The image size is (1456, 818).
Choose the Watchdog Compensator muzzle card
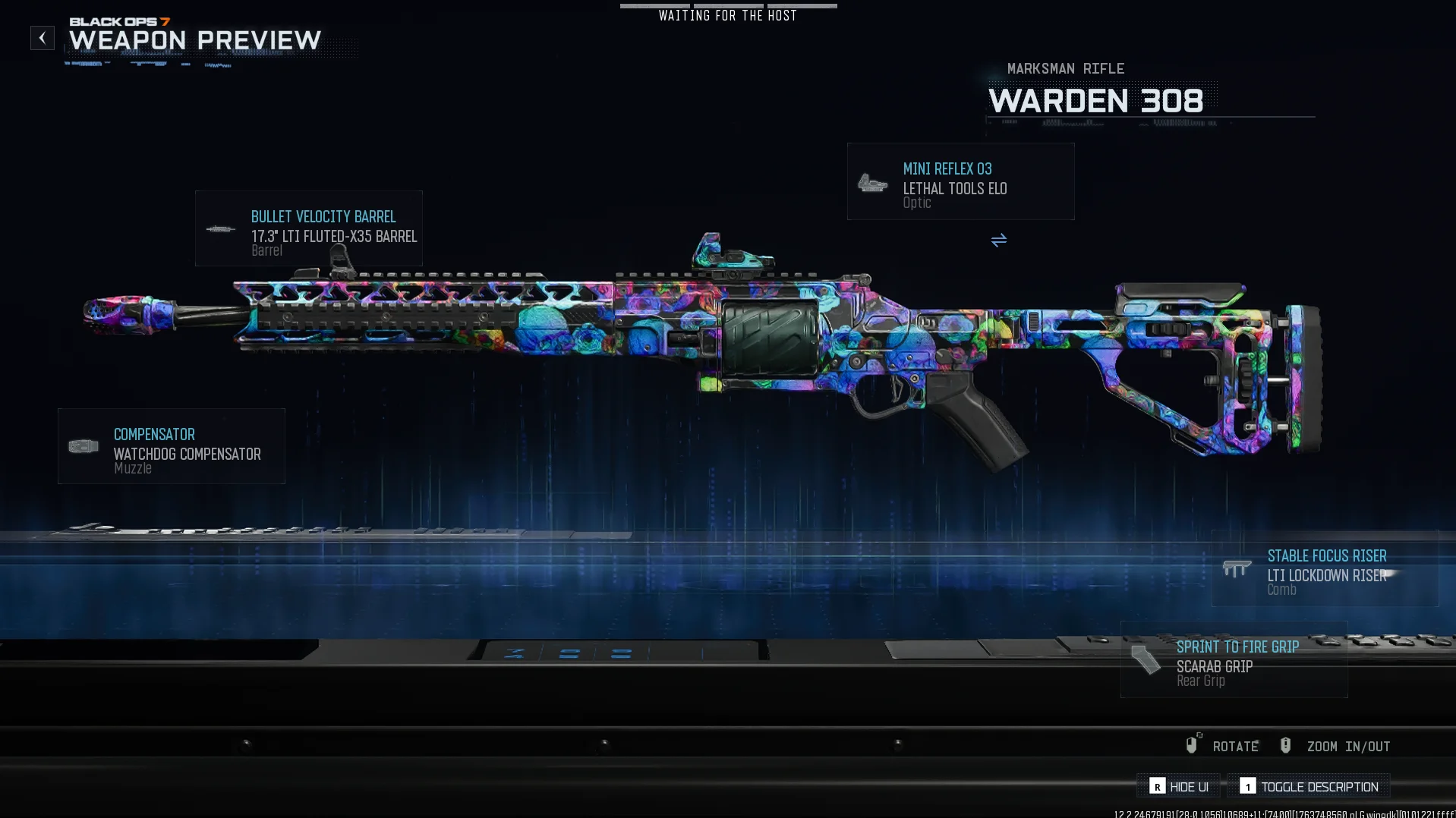172,446
